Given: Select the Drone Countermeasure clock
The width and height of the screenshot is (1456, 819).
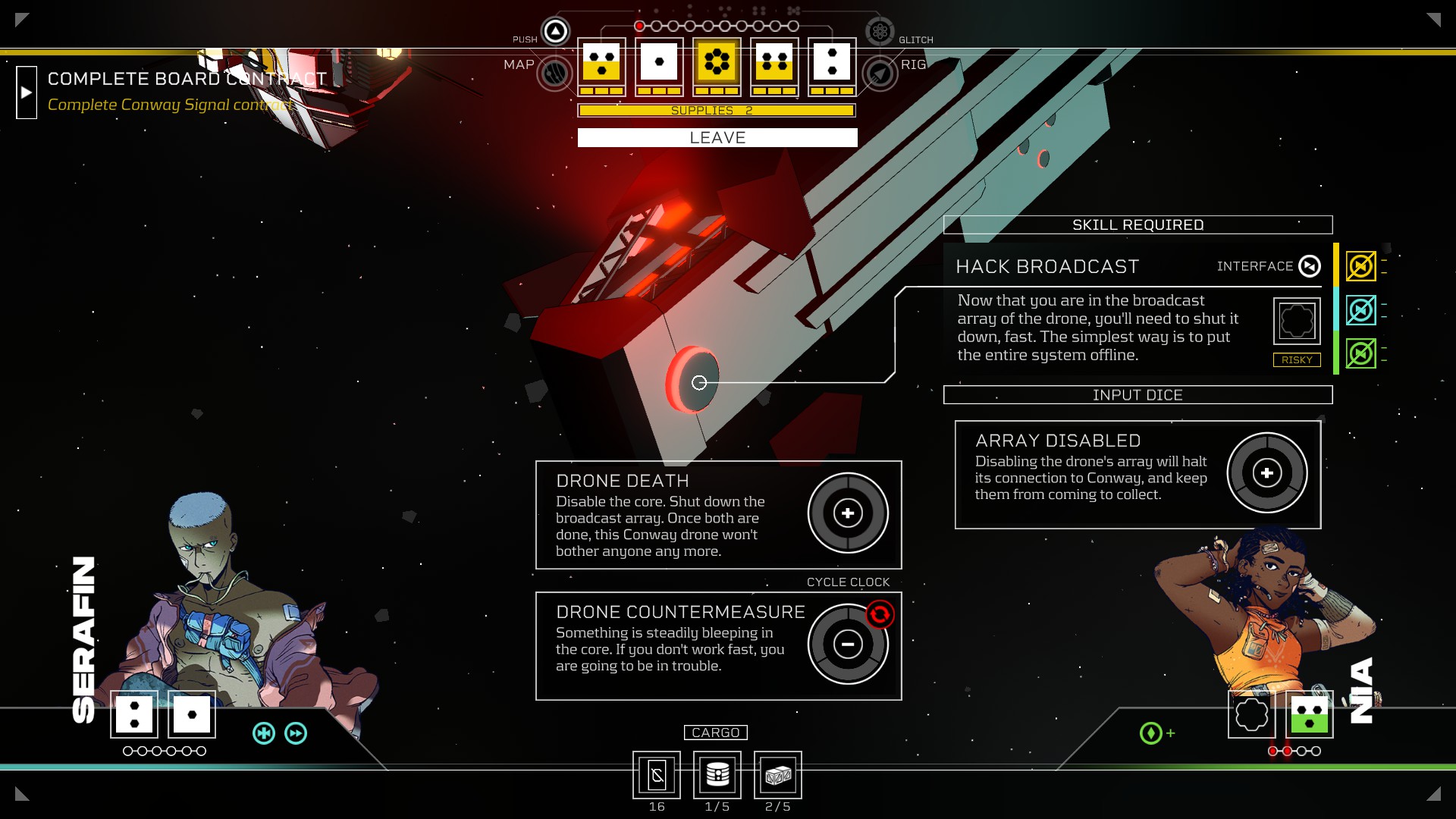Looking at the screenshot, I should pyautogui.click(x=847, y=645).
